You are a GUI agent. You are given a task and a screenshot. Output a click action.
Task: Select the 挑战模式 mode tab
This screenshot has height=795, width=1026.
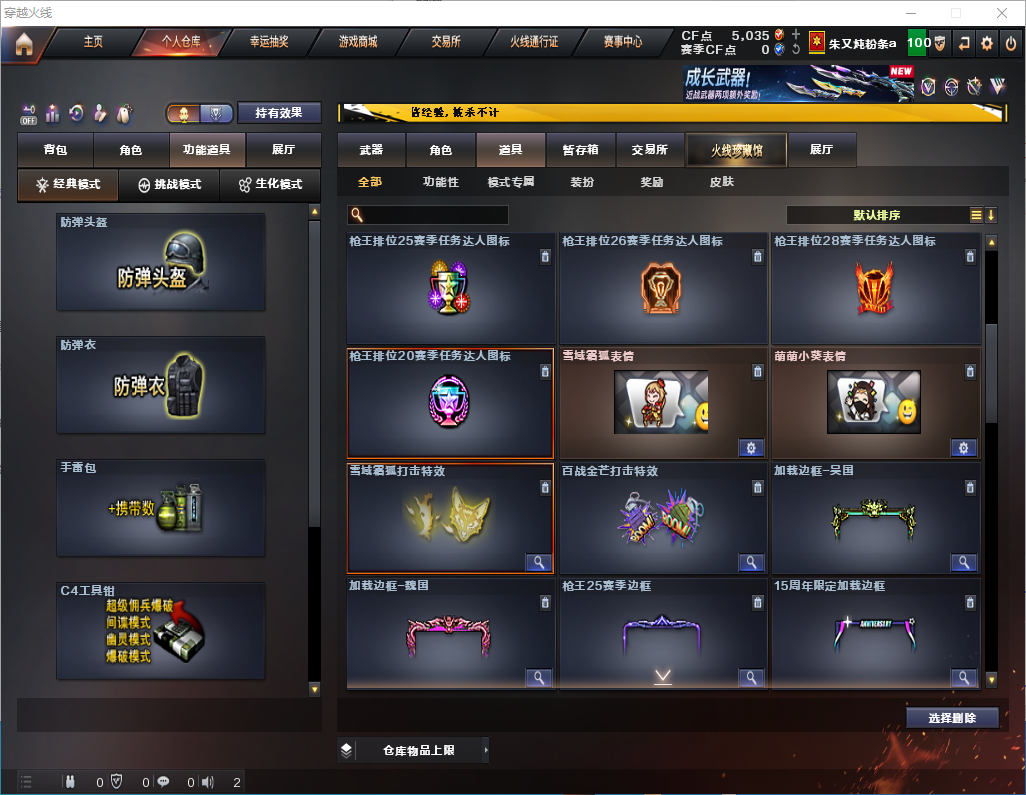pyautogui.click(x=169, y=185)
